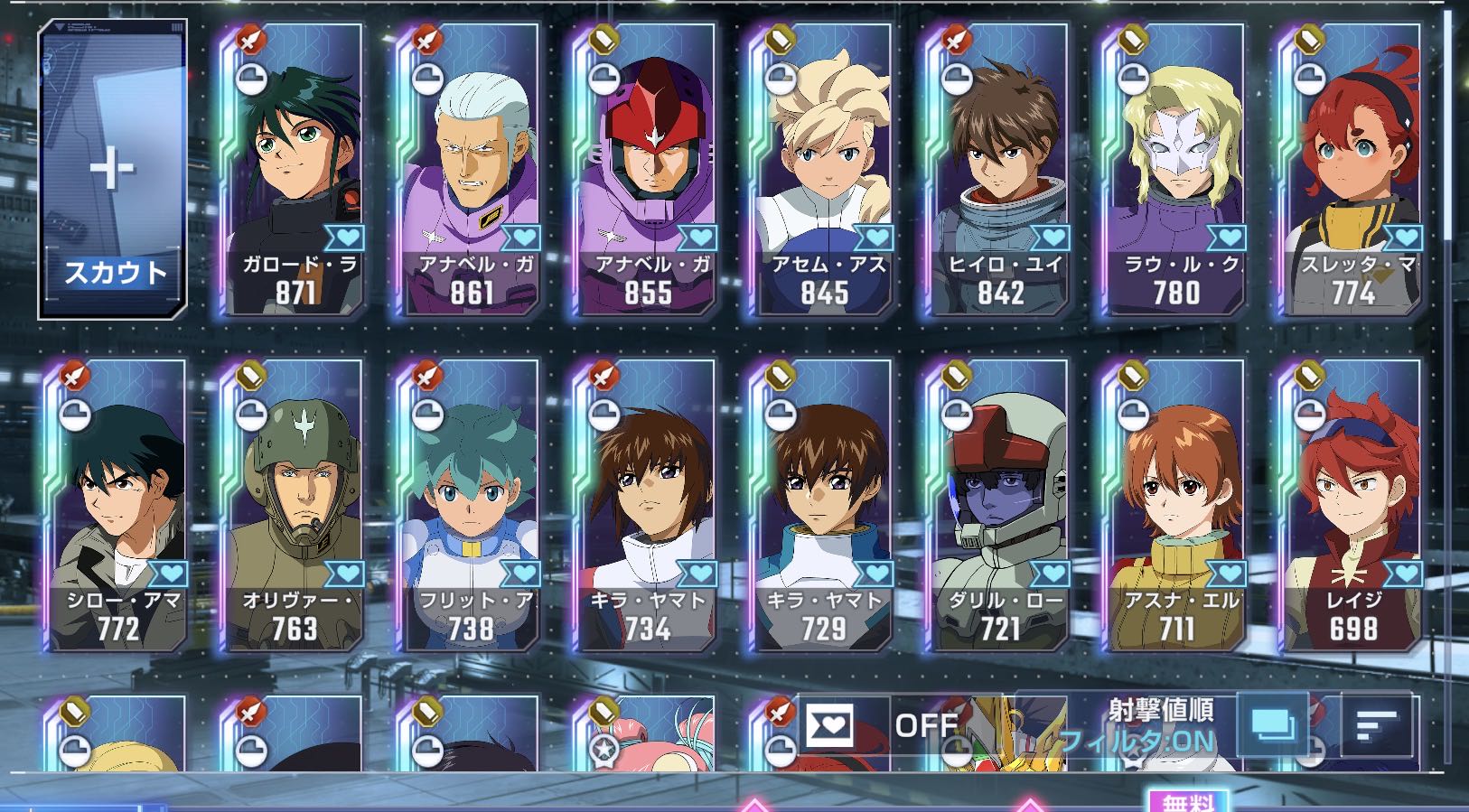1469x812 pixels.
Task: Pick Kira Yamato card rated 734
Action: (645, 506)
